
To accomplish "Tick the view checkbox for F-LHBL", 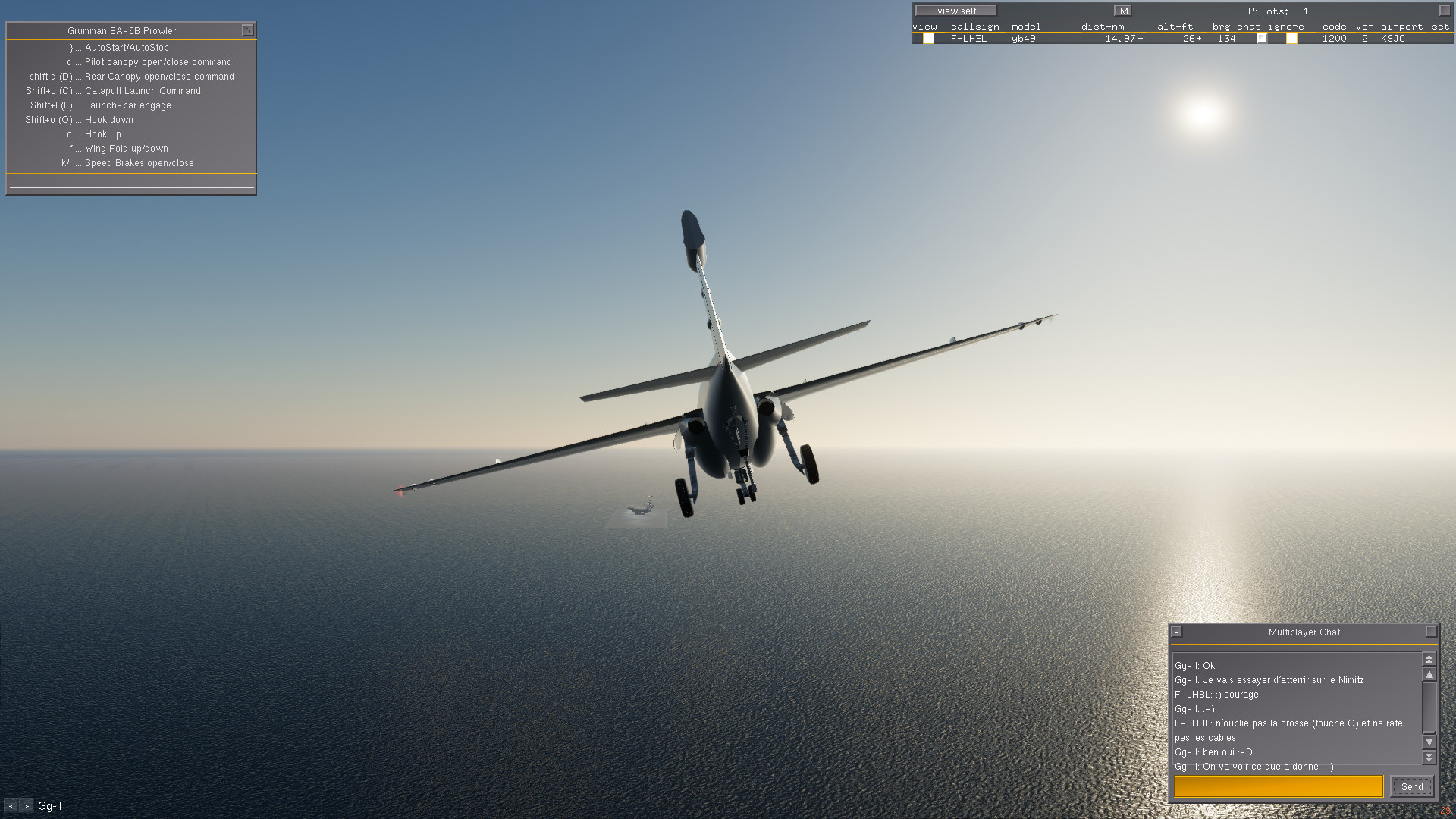I will pyautogui.click(x=928, y=39).
